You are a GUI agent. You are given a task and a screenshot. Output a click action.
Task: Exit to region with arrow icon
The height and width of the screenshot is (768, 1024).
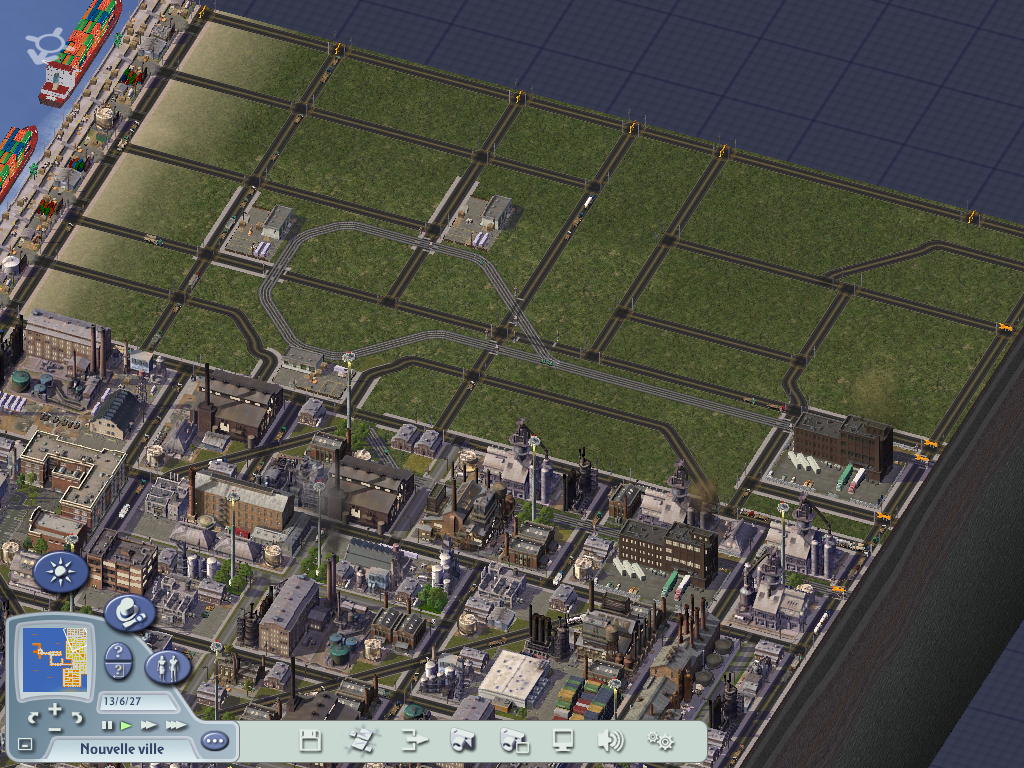413,741
